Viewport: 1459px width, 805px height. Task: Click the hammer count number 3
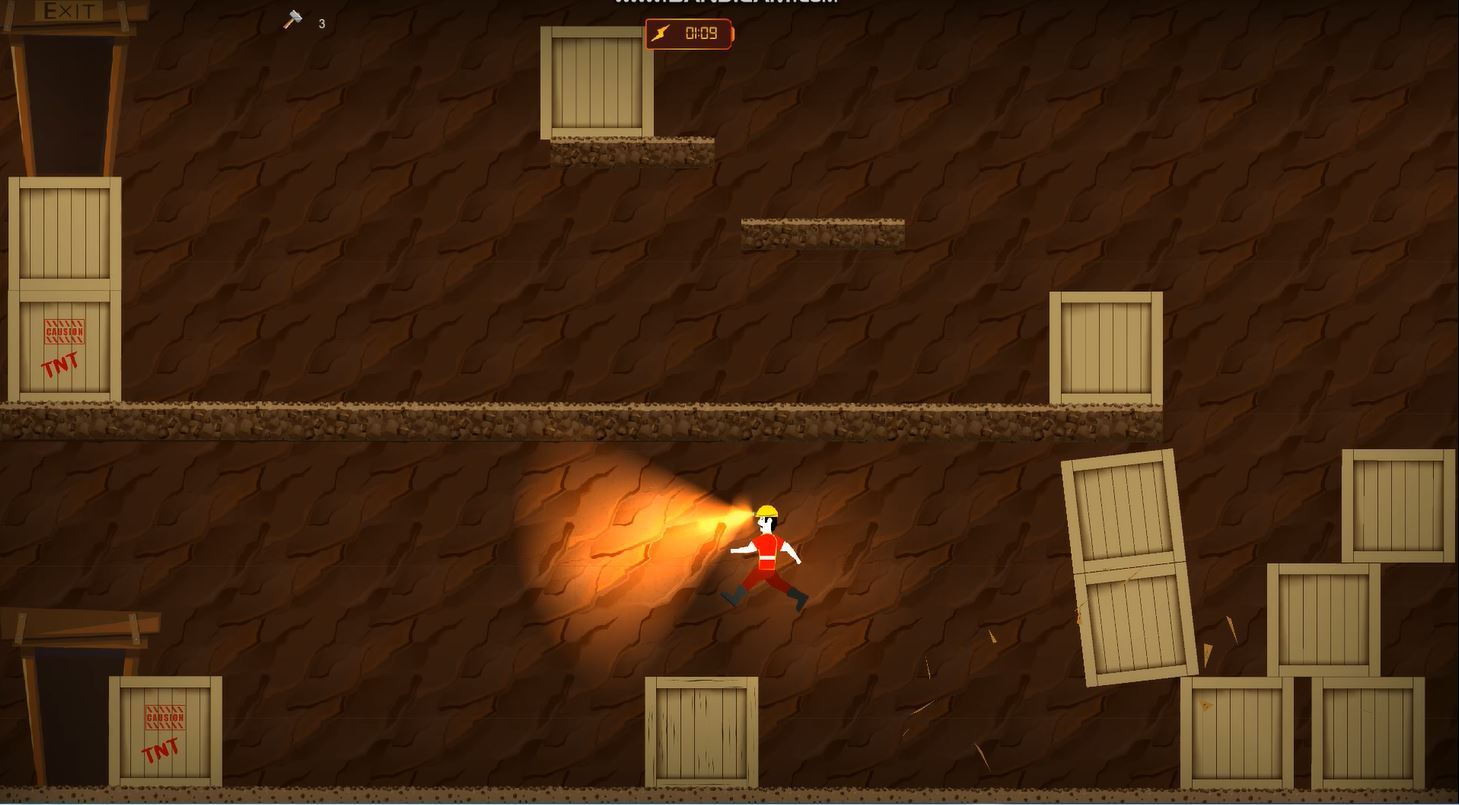(x=321, y=23)
